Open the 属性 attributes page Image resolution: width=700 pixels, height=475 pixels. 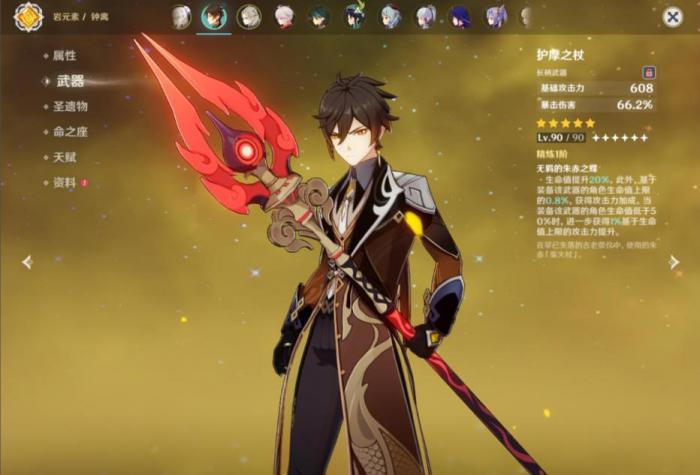pyautogui.click(x=65, y=55)
